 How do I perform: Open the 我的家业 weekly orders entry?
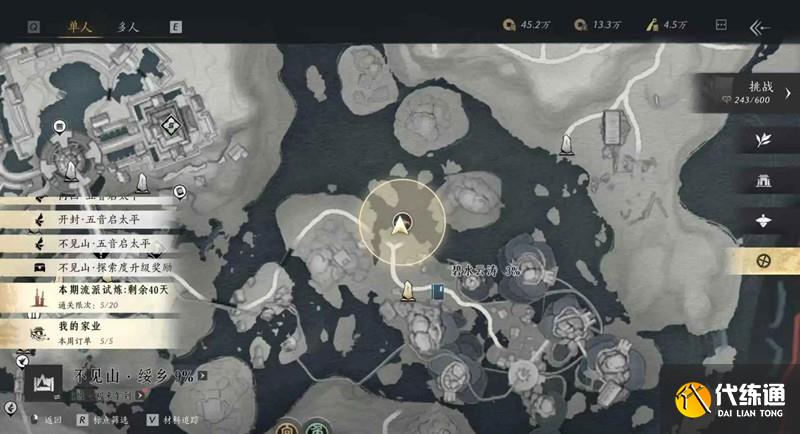click(90, 331)
